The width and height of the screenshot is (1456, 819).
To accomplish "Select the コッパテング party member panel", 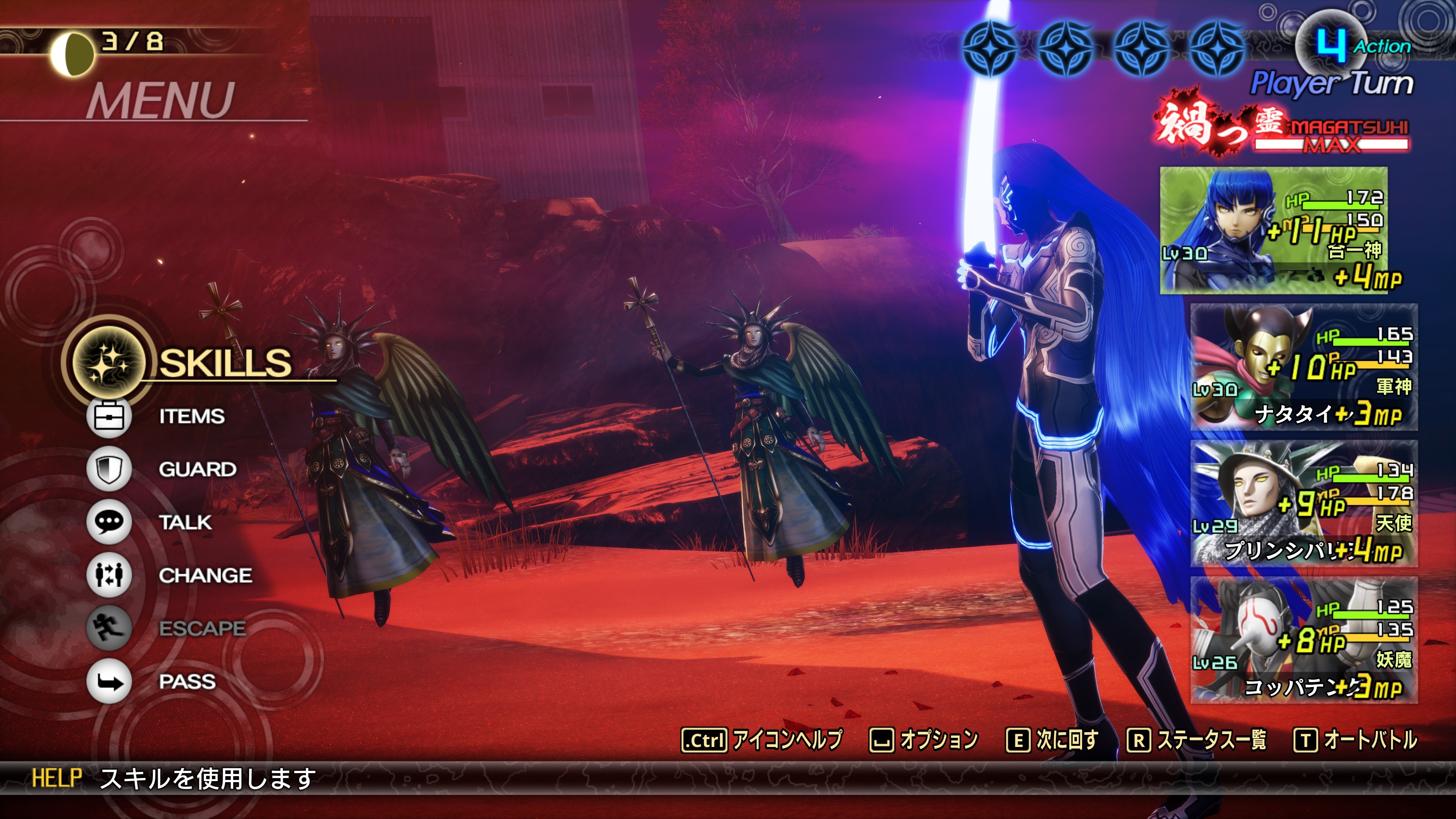I will point(1304,640).
